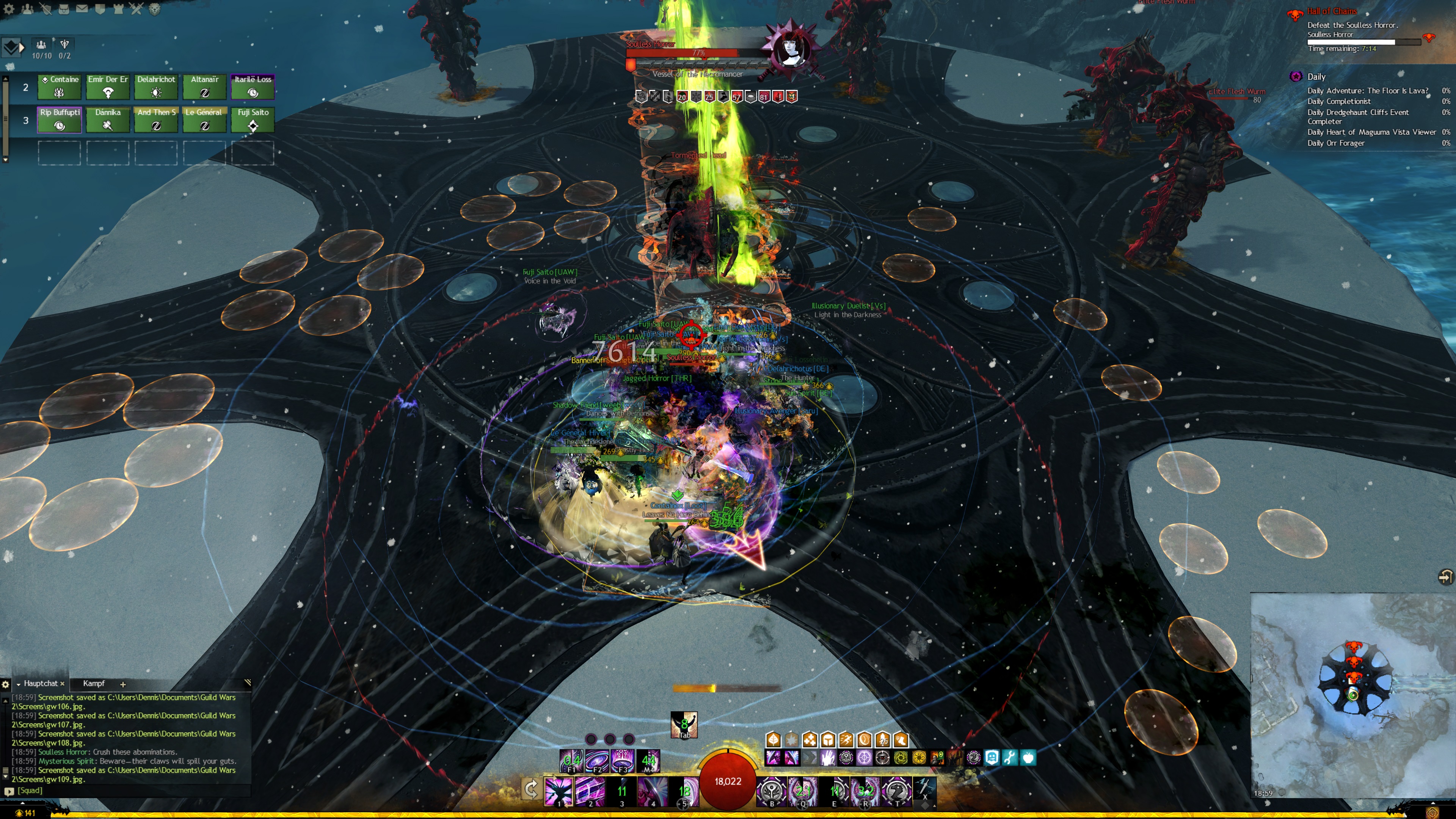Activate weapon skill slot 1
Screen dimensions: 1456x819
(559, 790)
